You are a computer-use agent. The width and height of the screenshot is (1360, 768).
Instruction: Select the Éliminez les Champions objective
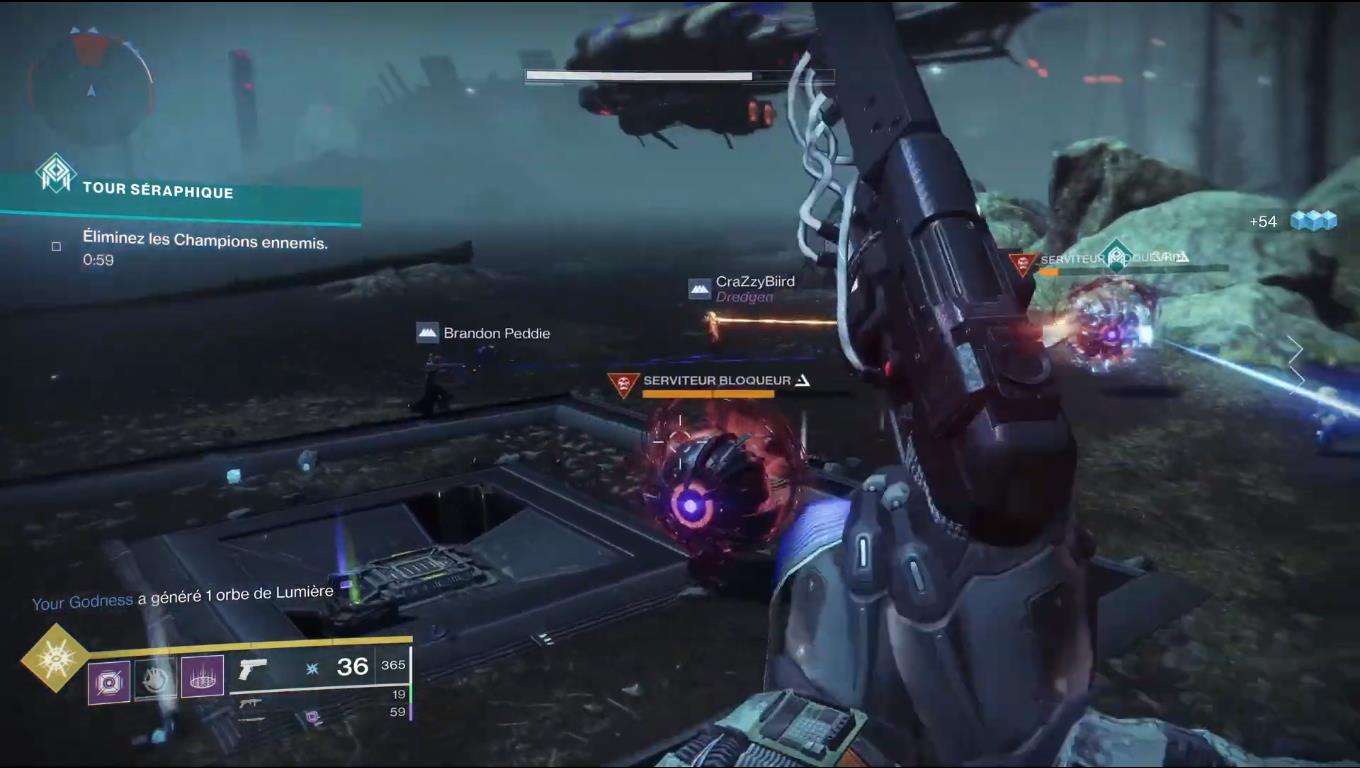pos(205,241)
